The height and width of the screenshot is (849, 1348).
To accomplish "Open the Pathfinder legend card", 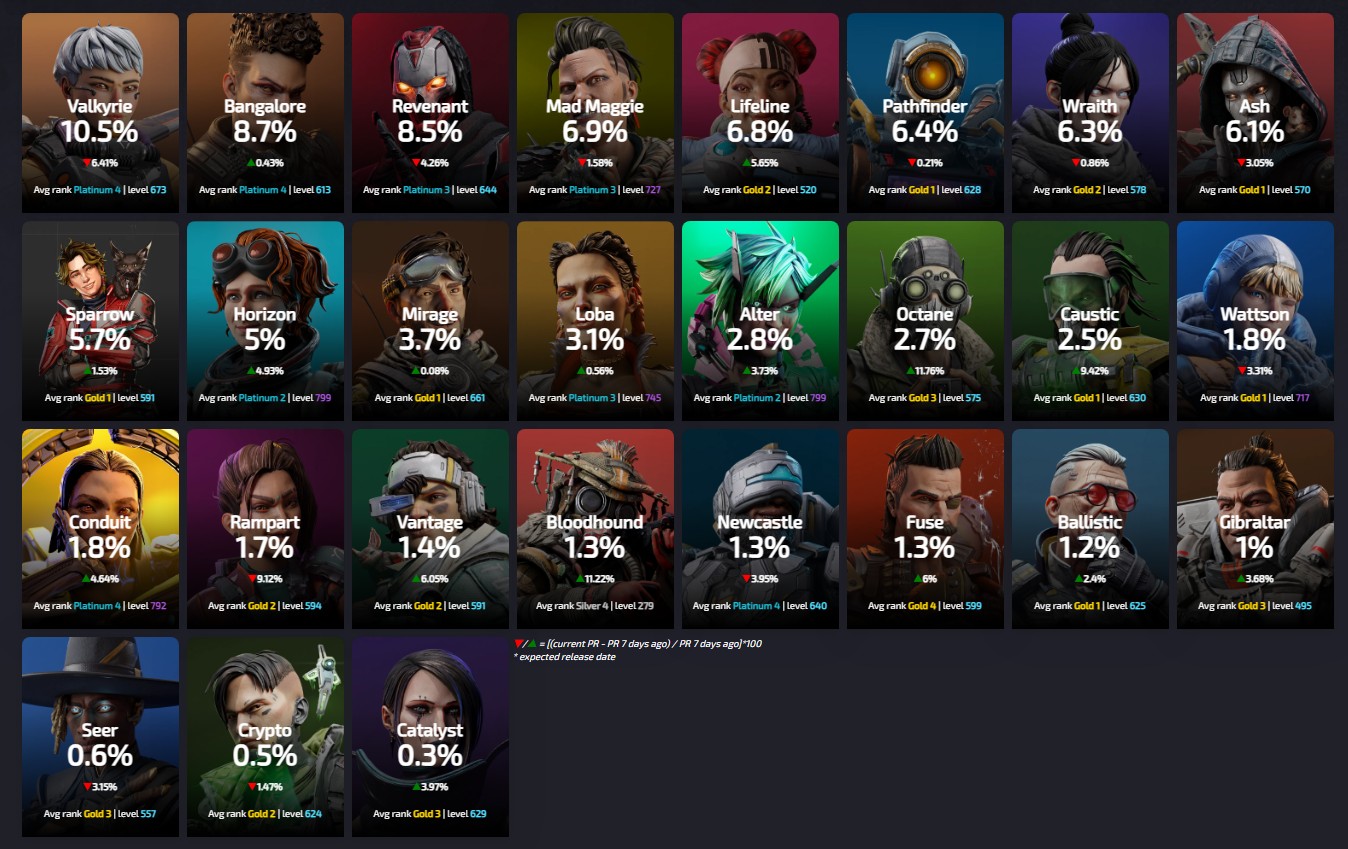I will 925,113.
